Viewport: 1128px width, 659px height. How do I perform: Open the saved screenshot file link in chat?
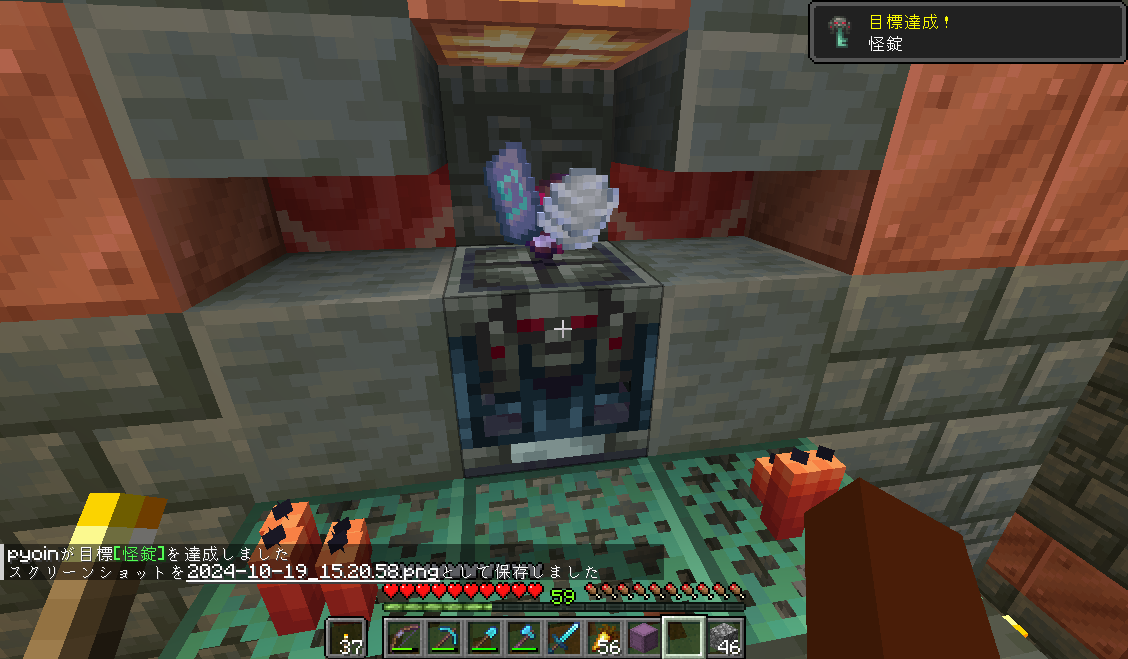tap(313, 572)
